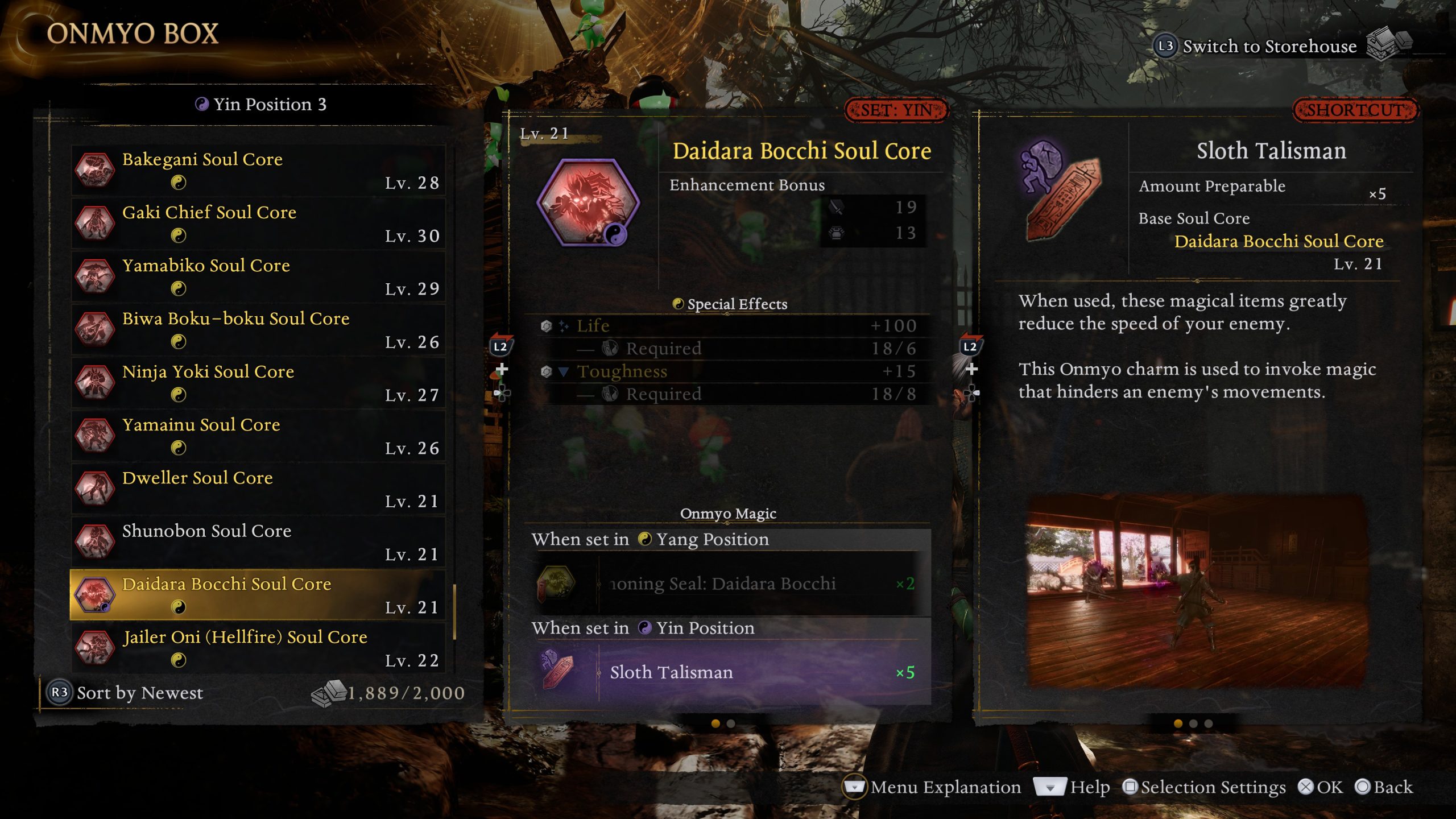1456x819 pixels.
Task: Pick the Biwa Boku-boku Soul Core
Action: [x=257, y=329]
